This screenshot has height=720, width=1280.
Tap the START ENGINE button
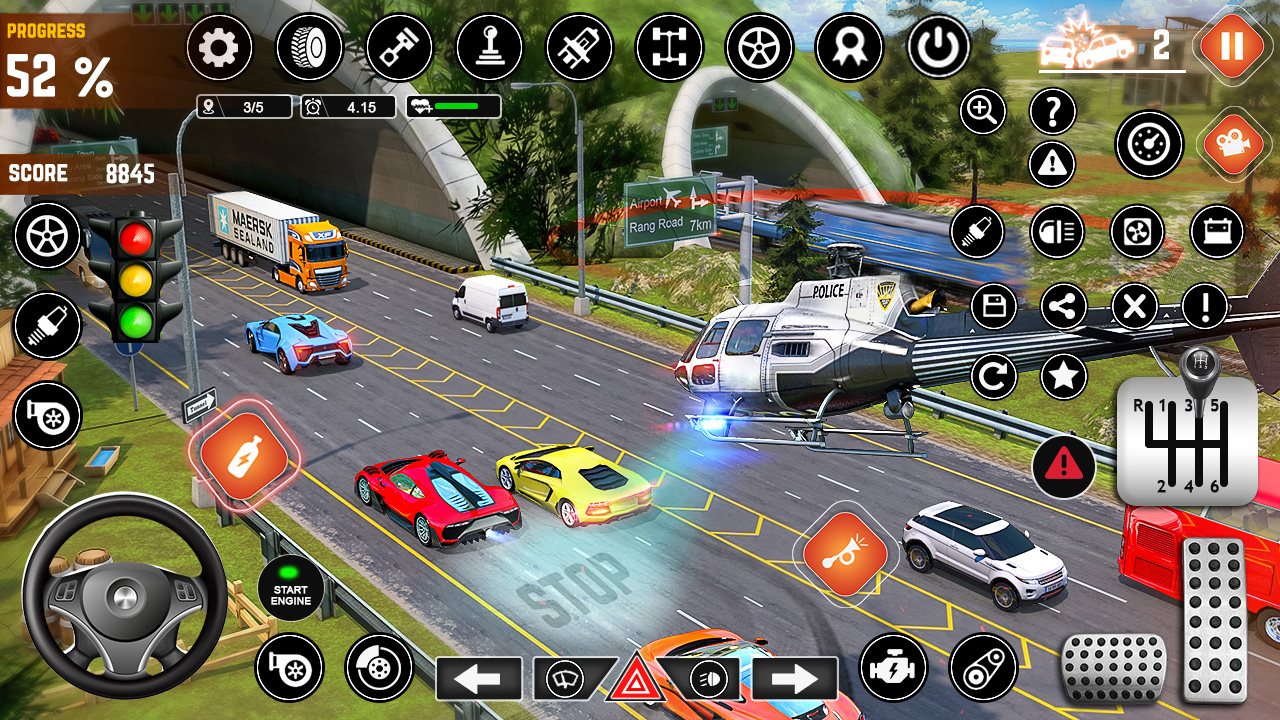click(x=290, y=587)
